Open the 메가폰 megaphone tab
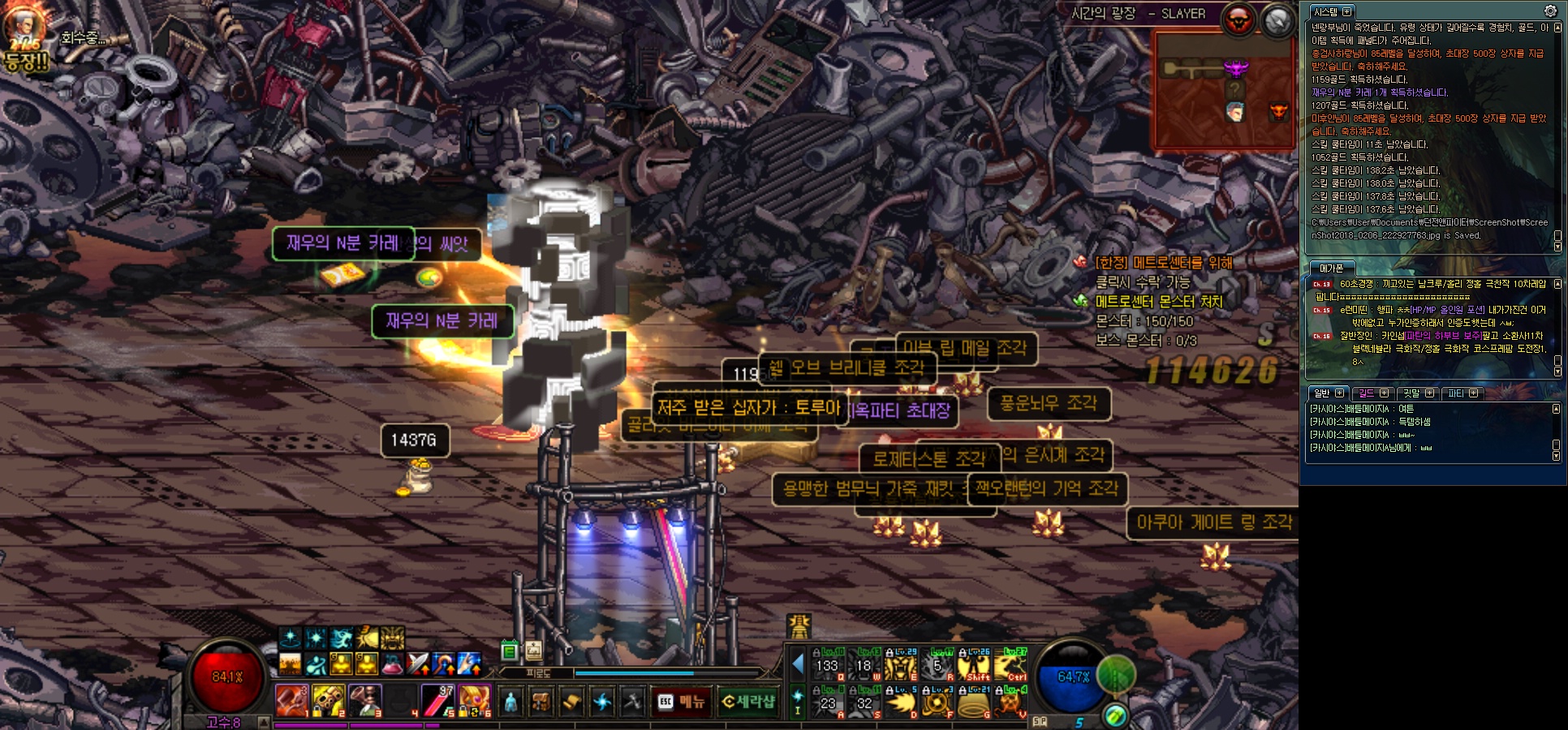The height and width of the screenshot is (730, 1568). (x=1331, y=268)
